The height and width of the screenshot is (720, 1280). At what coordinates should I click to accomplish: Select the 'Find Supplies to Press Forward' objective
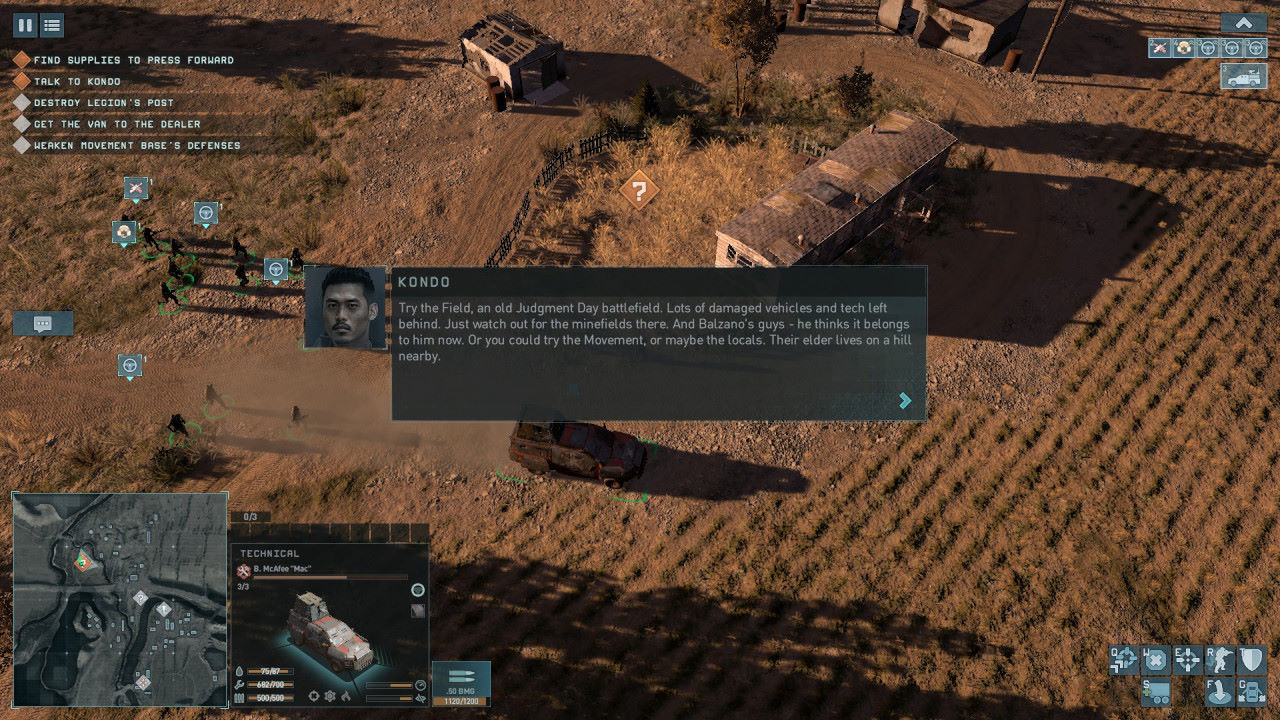click(133, 60)
